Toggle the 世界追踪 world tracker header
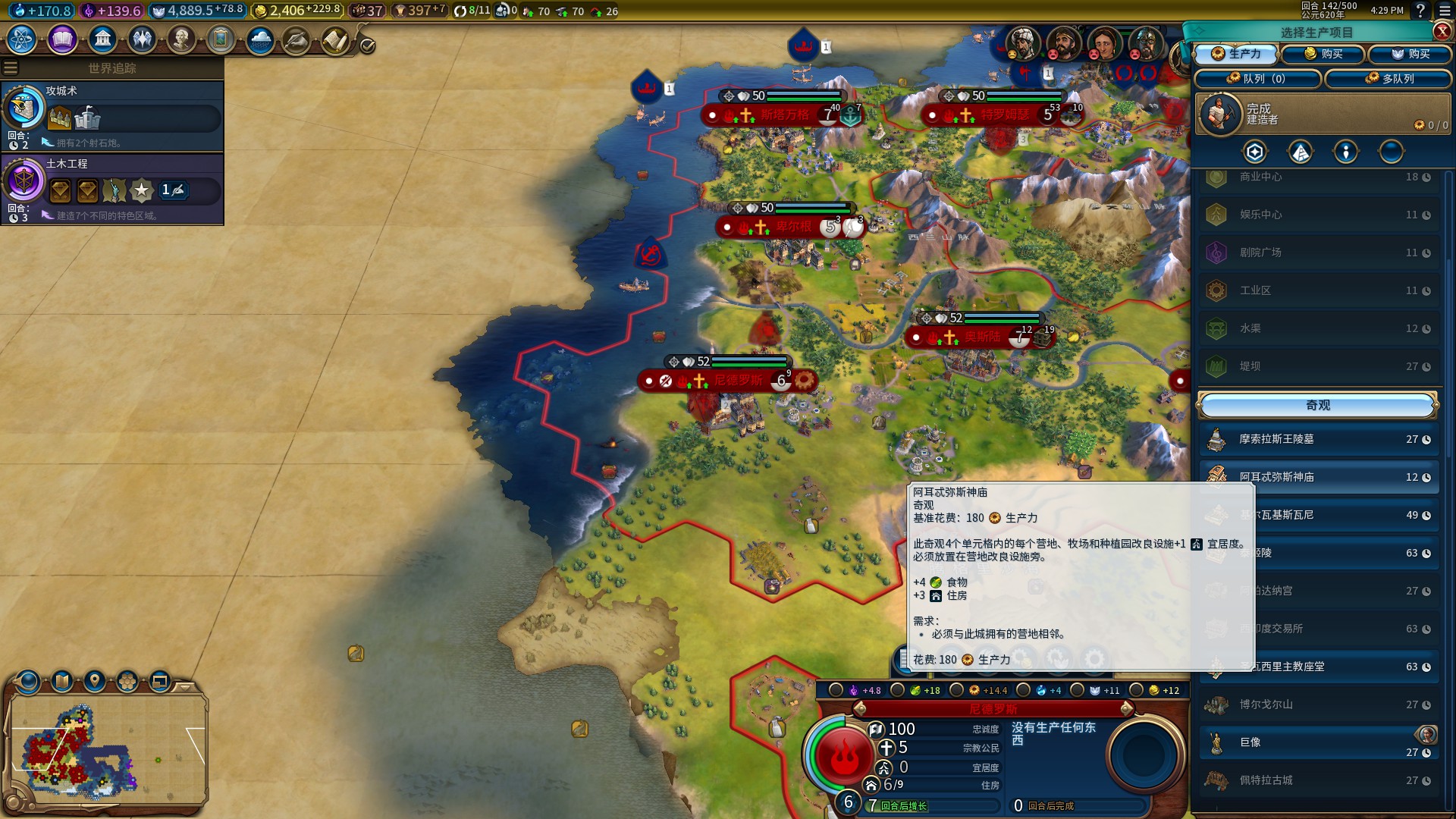The image size is (1456, 819). [x=112, y=68]
